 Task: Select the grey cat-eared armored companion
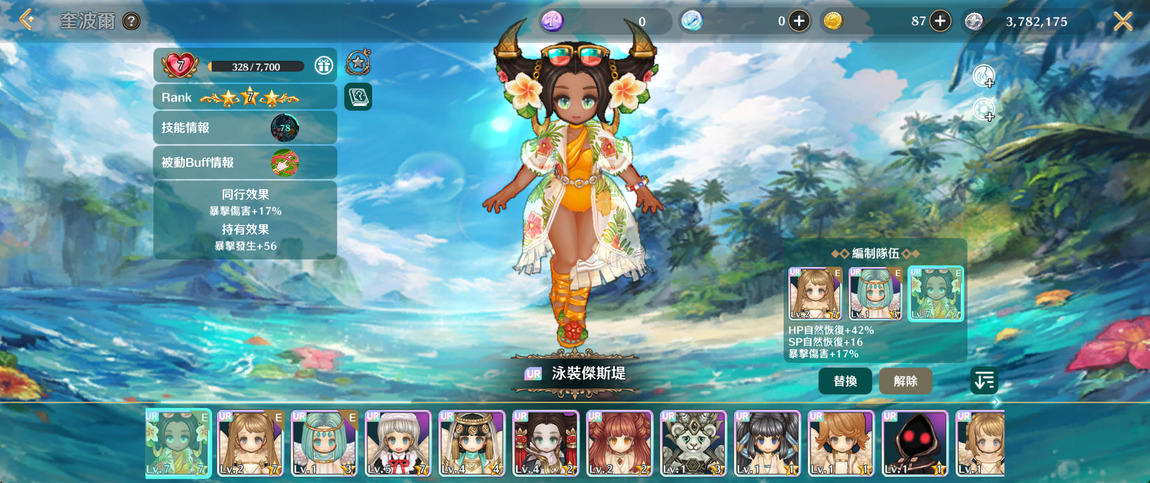[693, 443]
